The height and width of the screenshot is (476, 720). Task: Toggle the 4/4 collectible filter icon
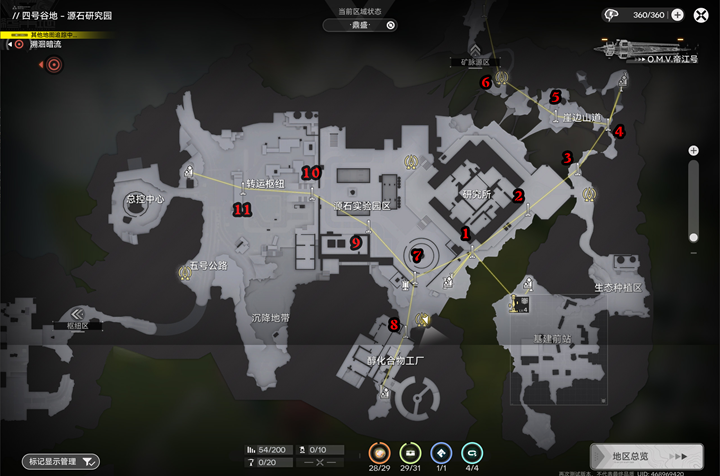[x=473, y=453]
